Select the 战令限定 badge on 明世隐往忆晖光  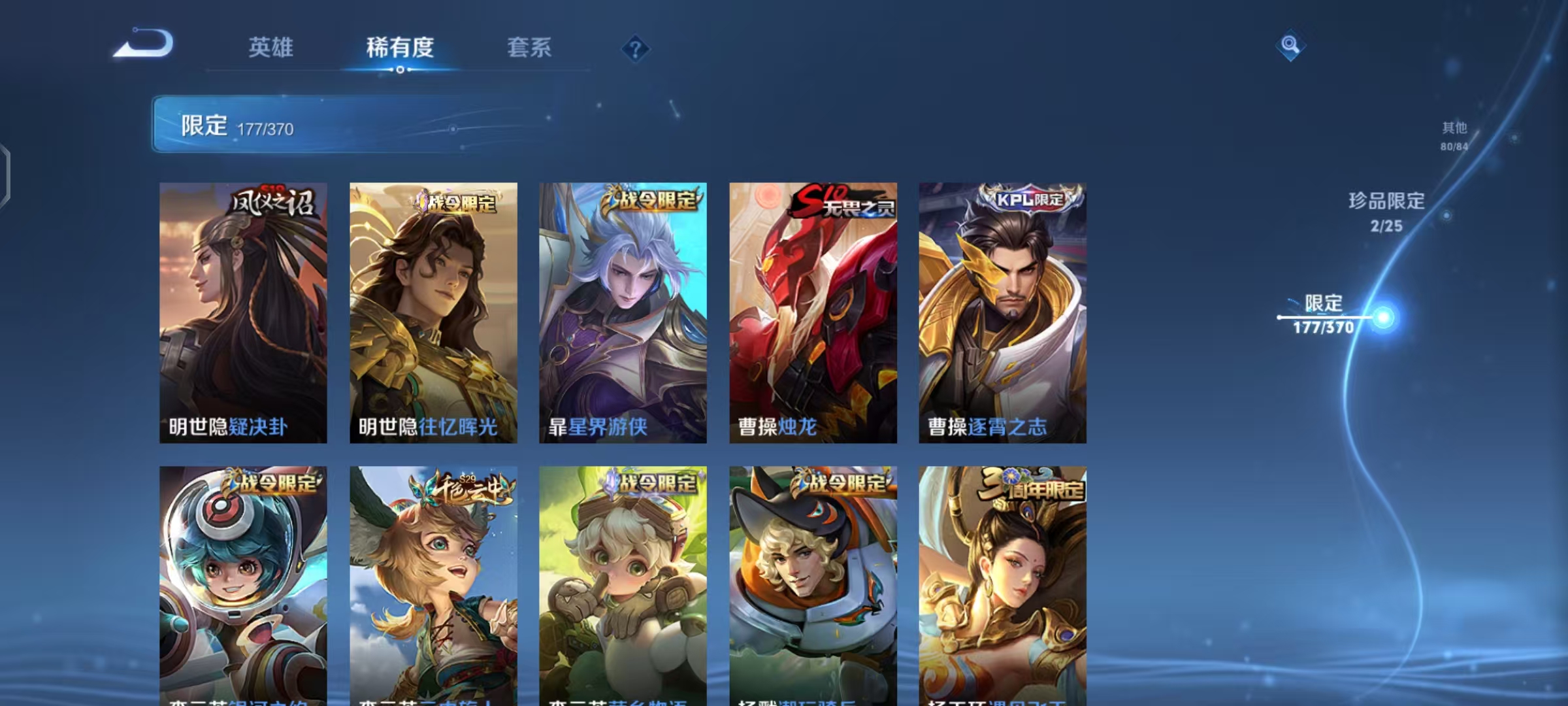[x=463, y=202]
